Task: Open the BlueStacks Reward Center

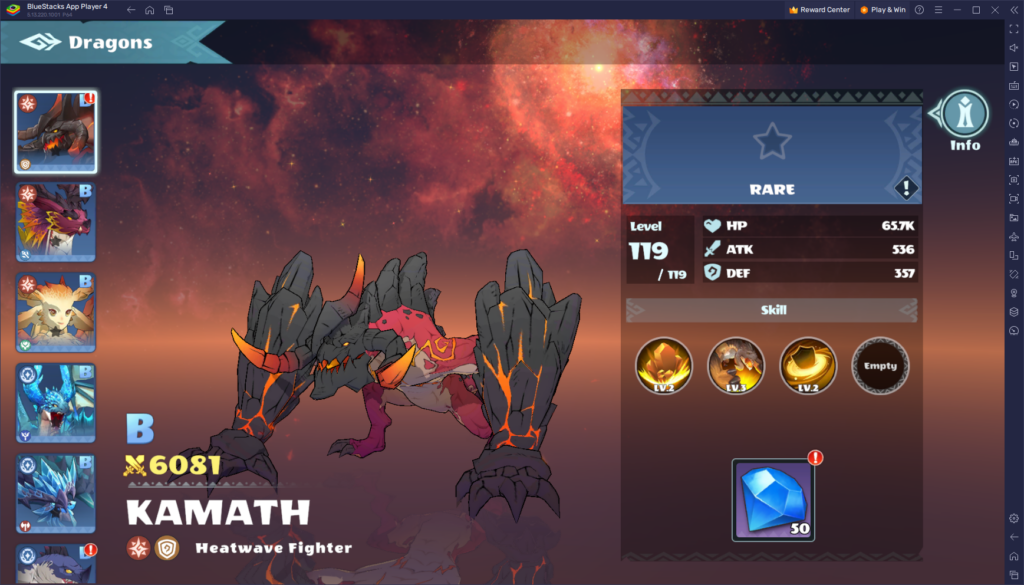Action: click(x=819, y=10)
